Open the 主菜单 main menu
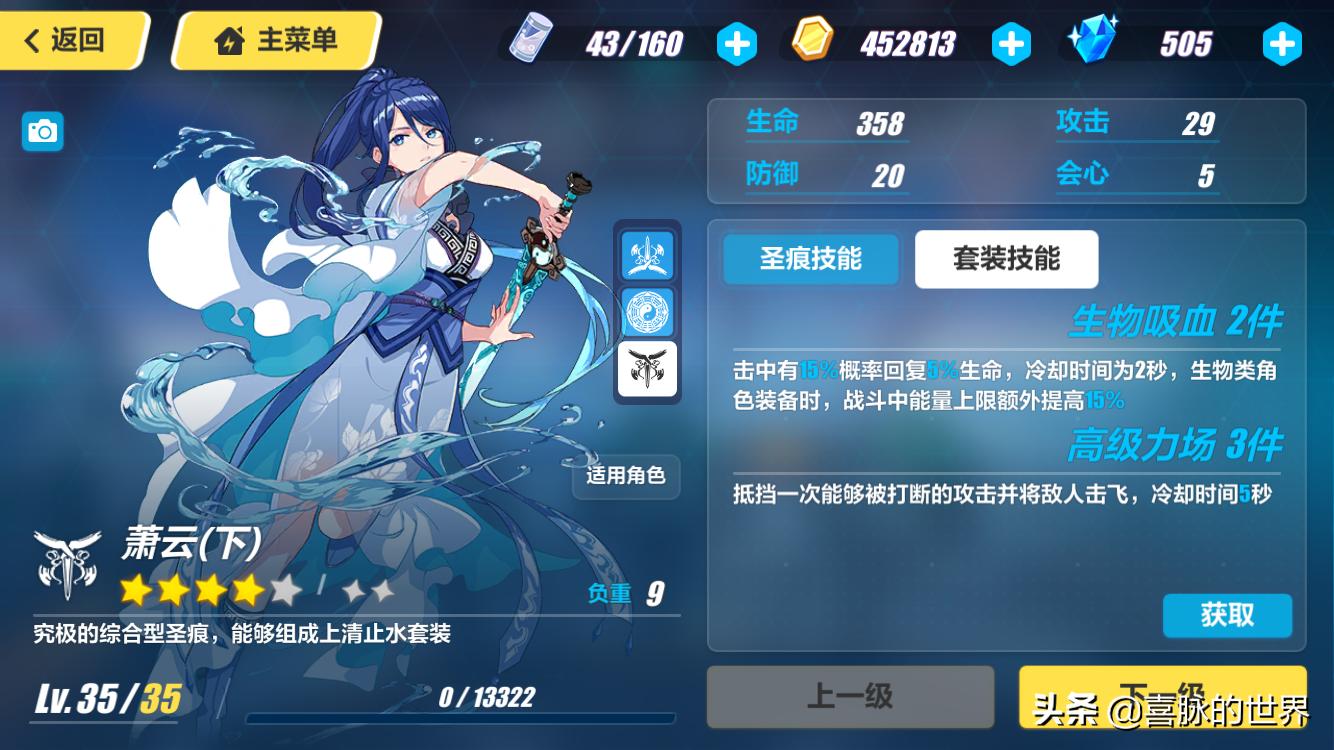Viewport: 1334px width, 750px height. click(x=274, y=41)
